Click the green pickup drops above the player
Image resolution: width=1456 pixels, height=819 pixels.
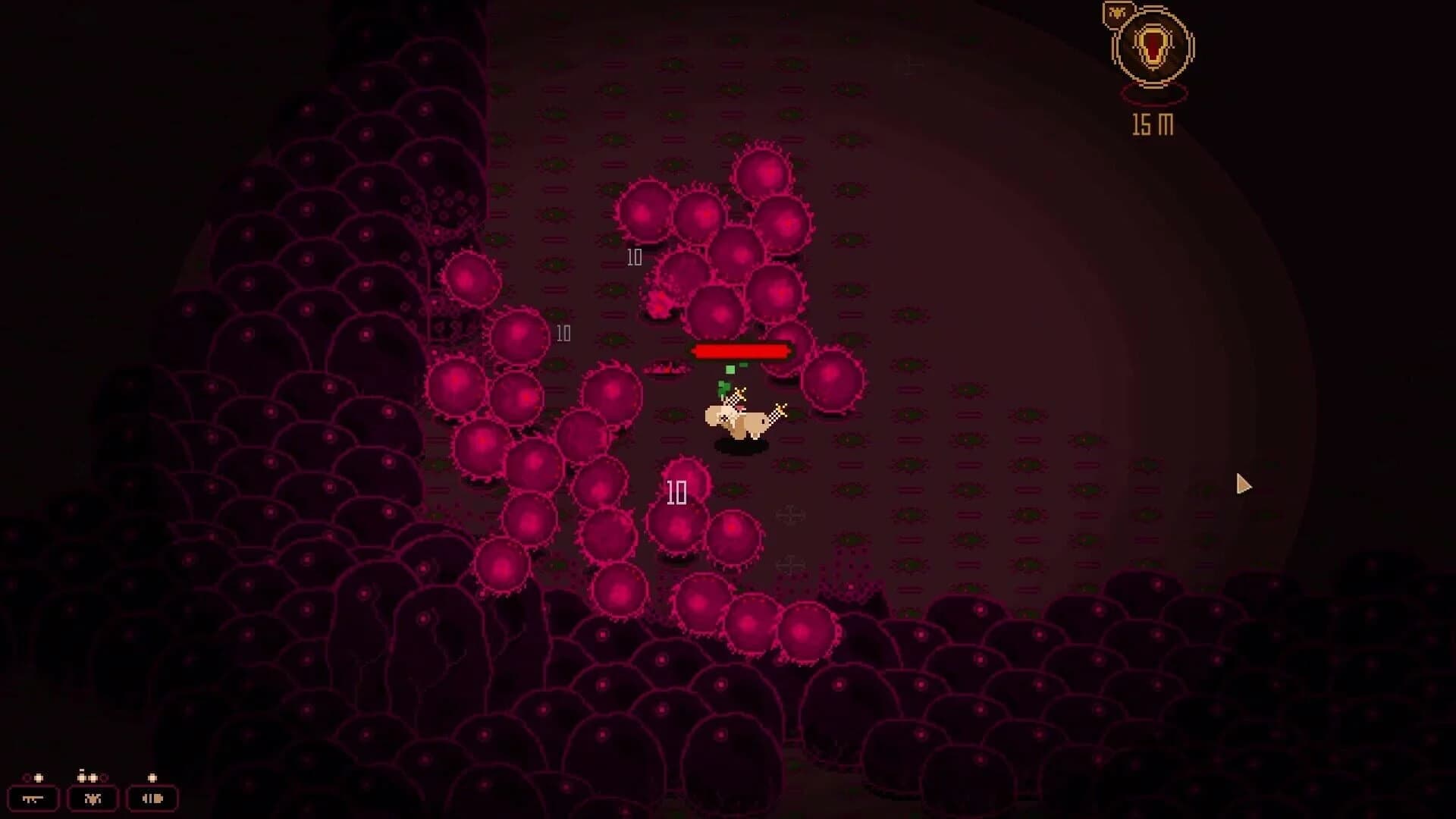[731, 370]
